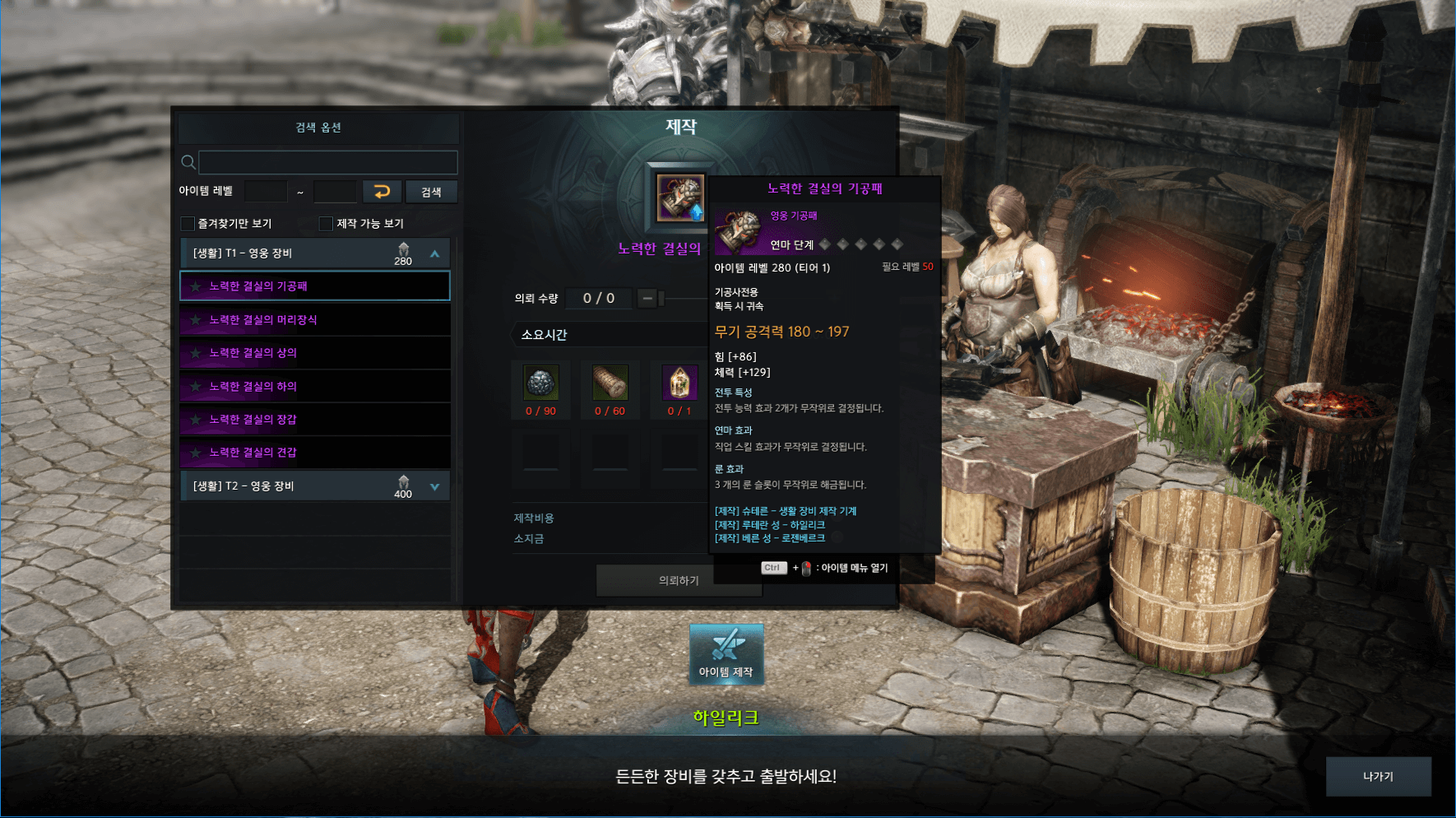Click the item name search field

click(327, 162)
